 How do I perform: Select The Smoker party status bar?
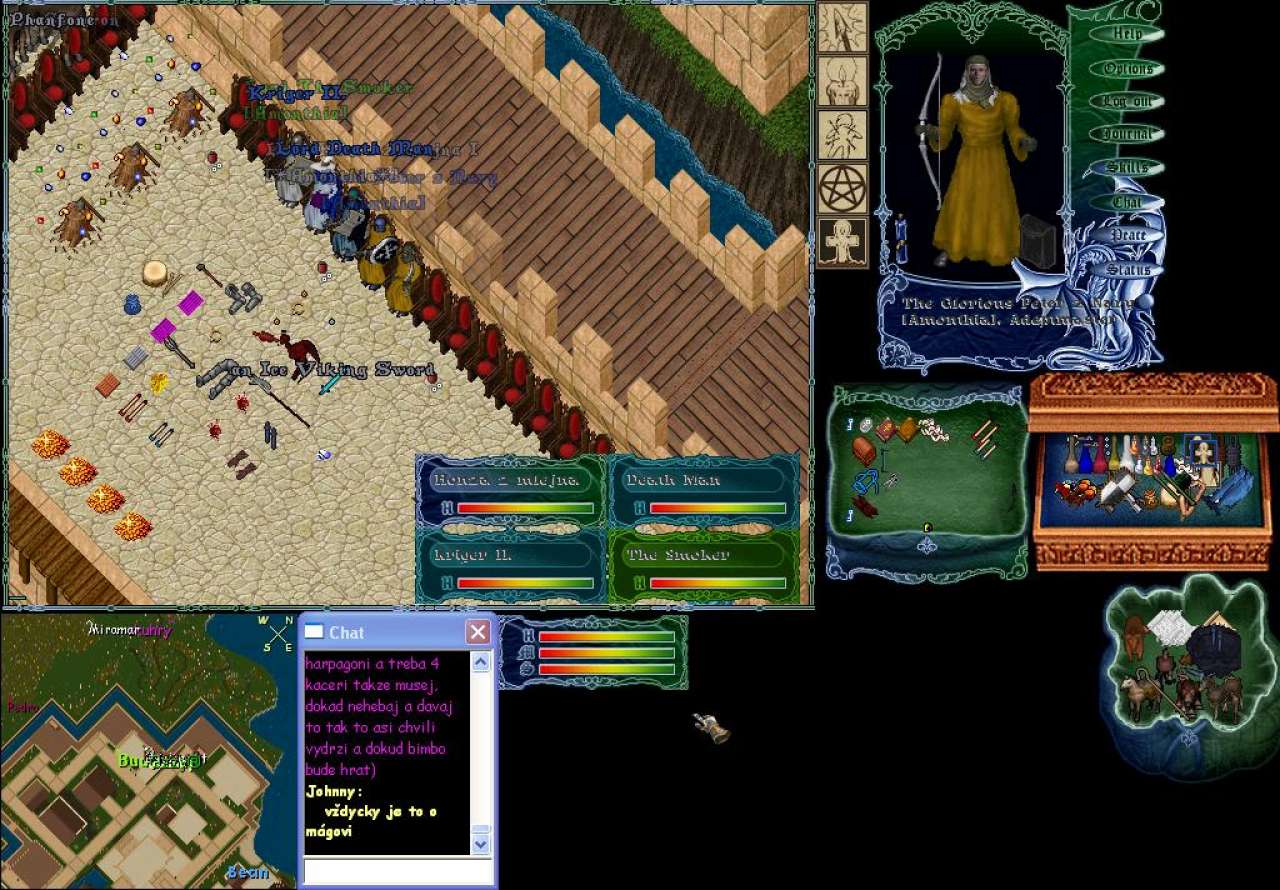703,566
